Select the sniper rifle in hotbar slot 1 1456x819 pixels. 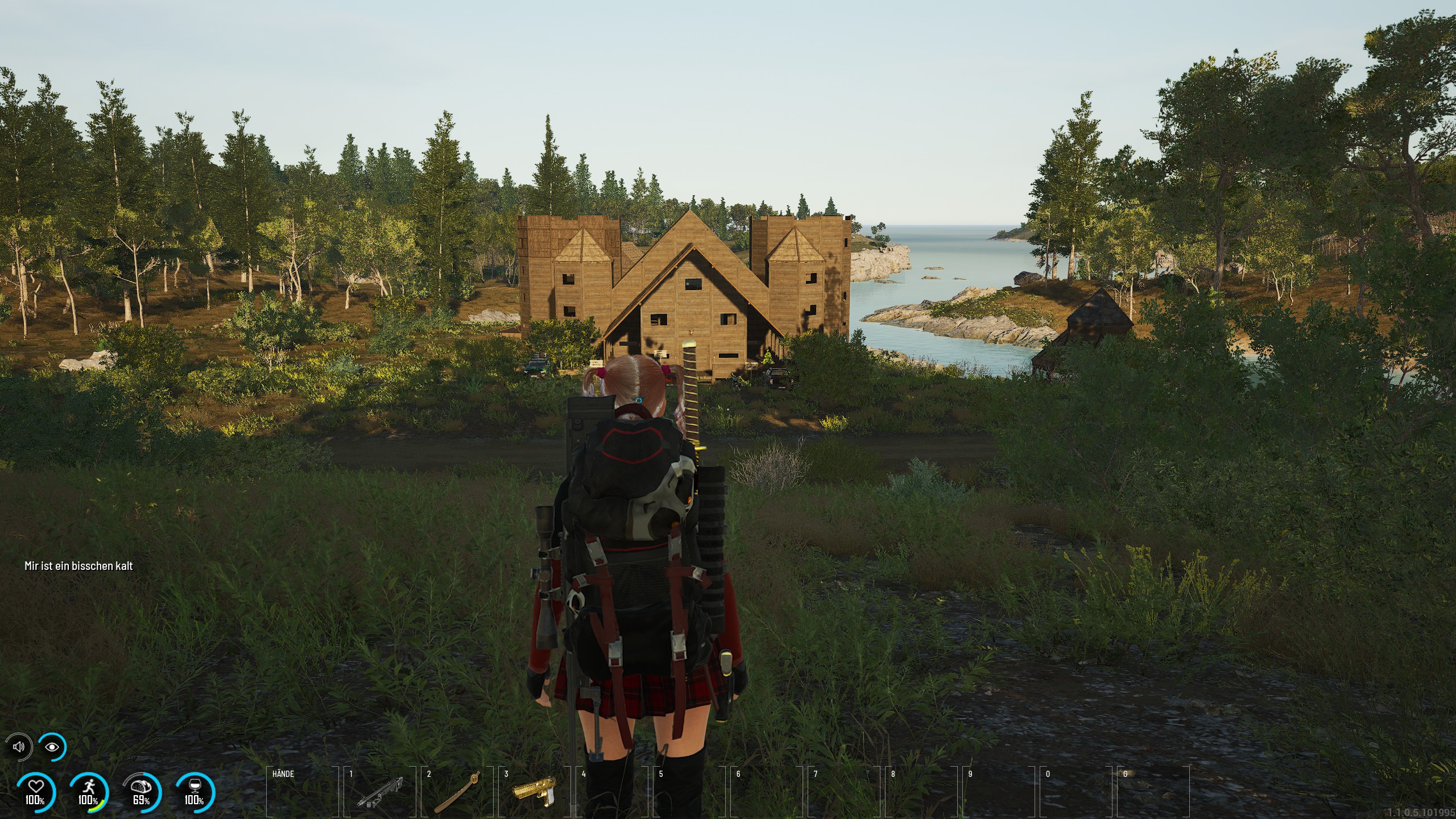point(380,792)
